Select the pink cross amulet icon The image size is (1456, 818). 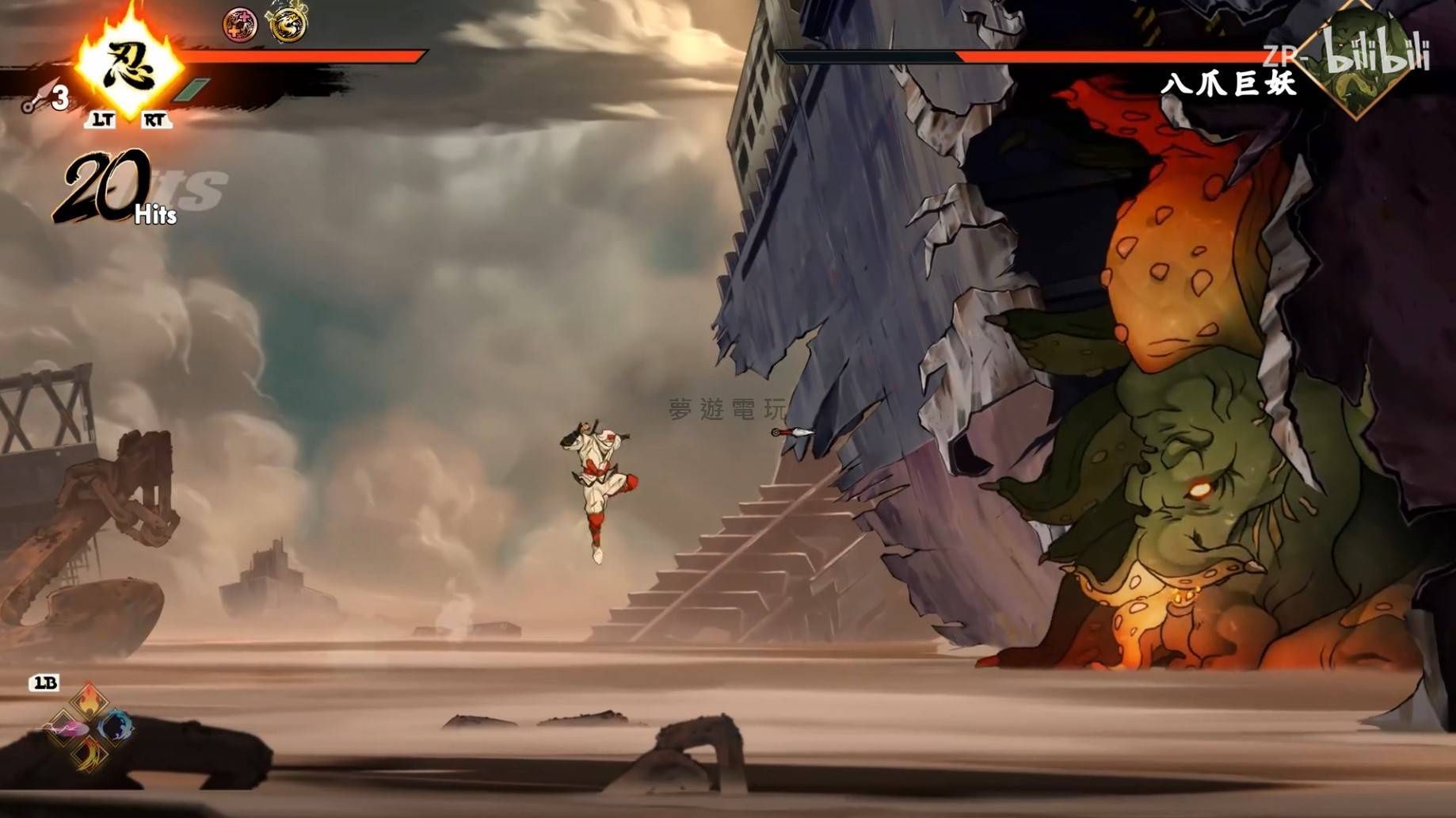240,24
